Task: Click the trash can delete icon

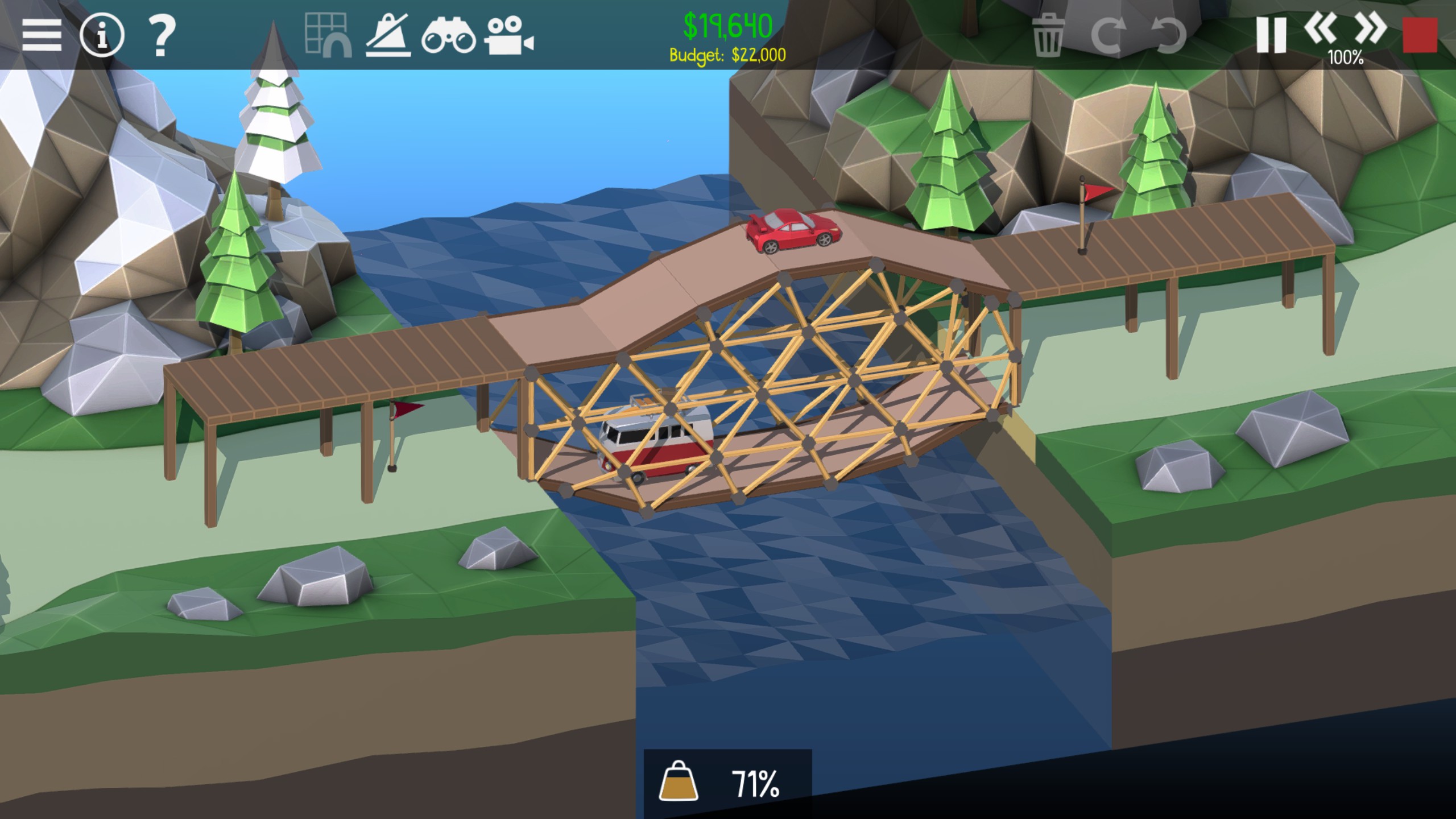Action: pyautogui.click(x=1048, y=35)
